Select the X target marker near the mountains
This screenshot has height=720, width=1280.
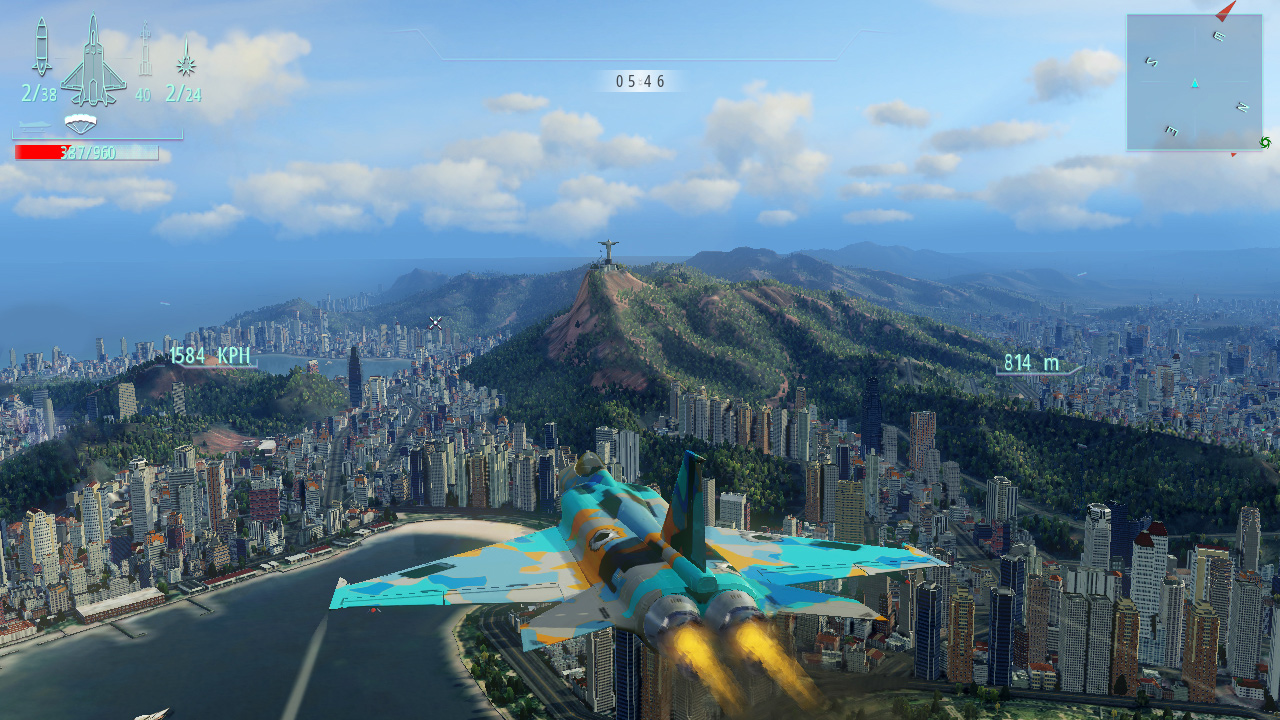click(x=433, y=322)
